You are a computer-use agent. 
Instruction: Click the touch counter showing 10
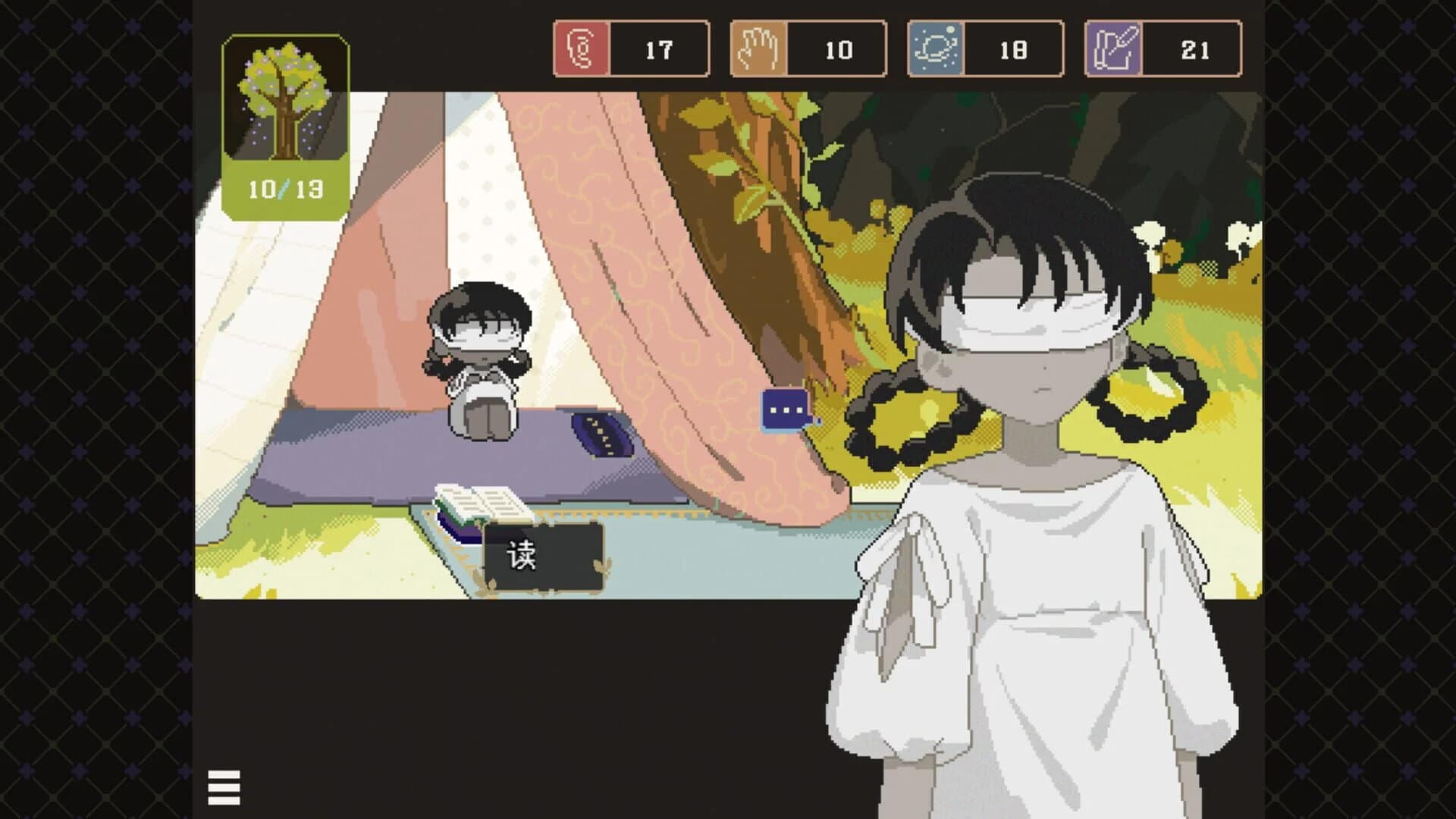837,50
